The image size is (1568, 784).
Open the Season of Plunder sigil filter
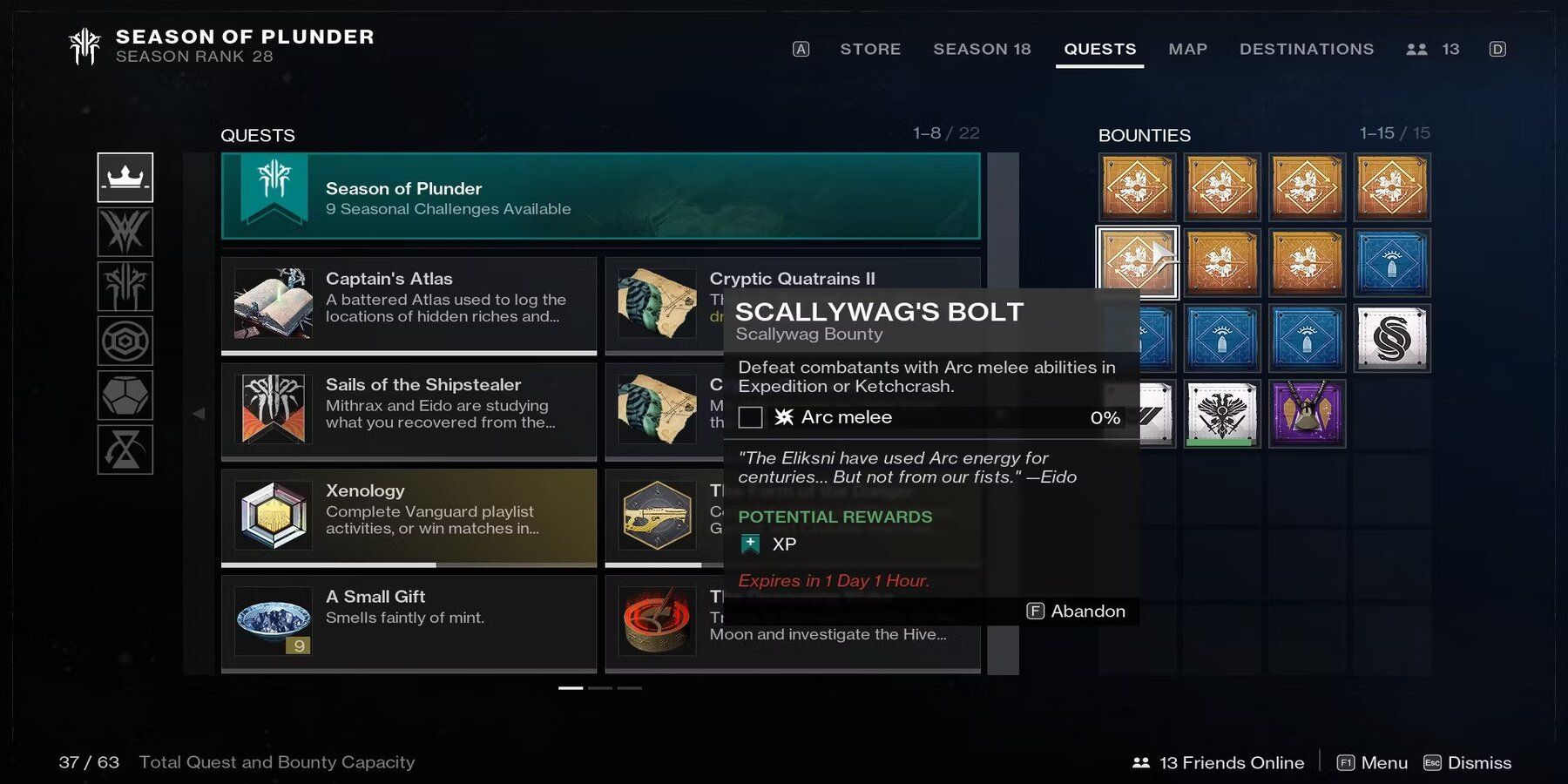(x=125, y=287)
